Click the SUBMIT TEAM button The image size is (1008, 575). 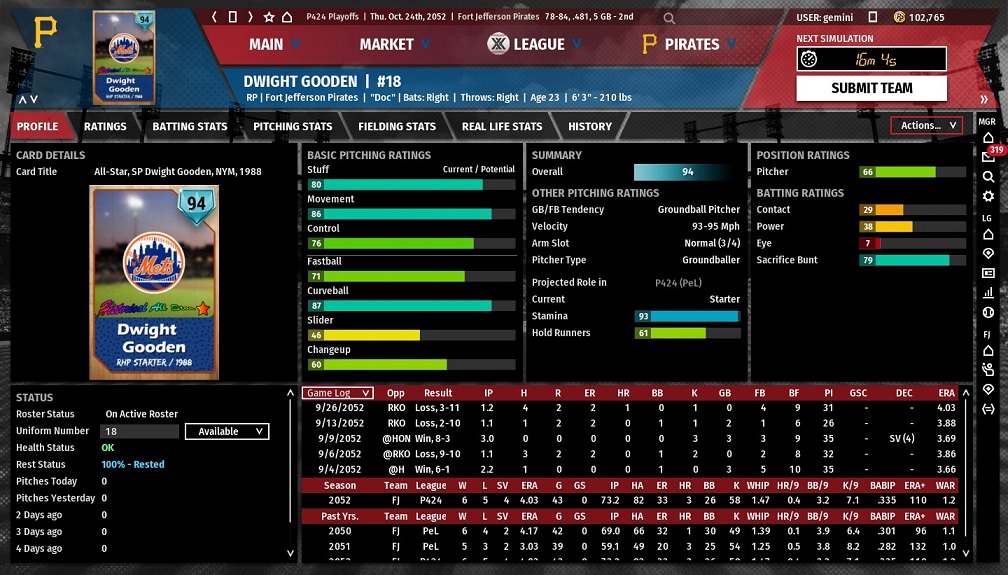[871, 88]
